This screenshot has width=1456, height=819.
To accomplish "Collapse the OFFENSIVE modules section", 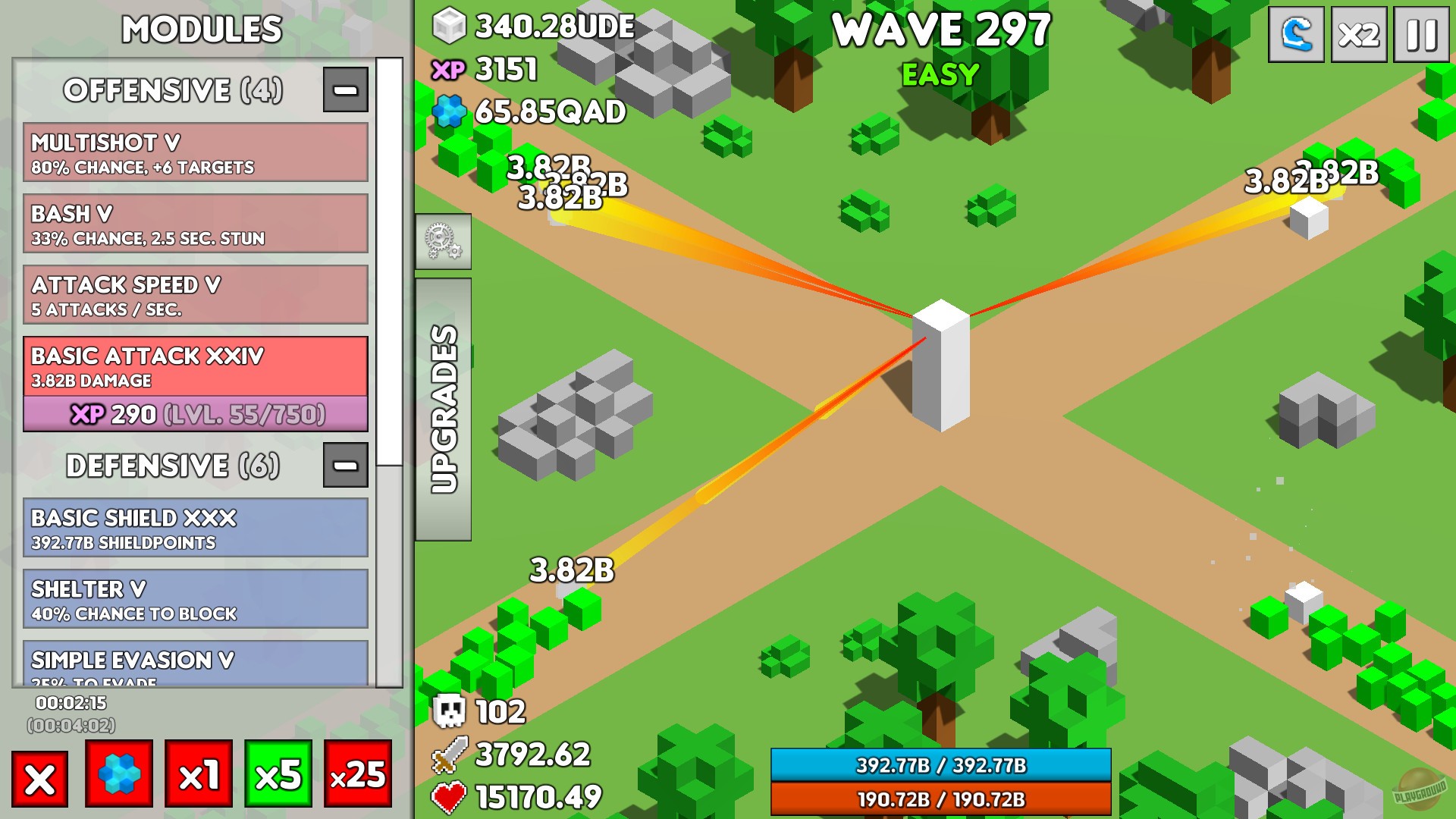I will (345, 89).
